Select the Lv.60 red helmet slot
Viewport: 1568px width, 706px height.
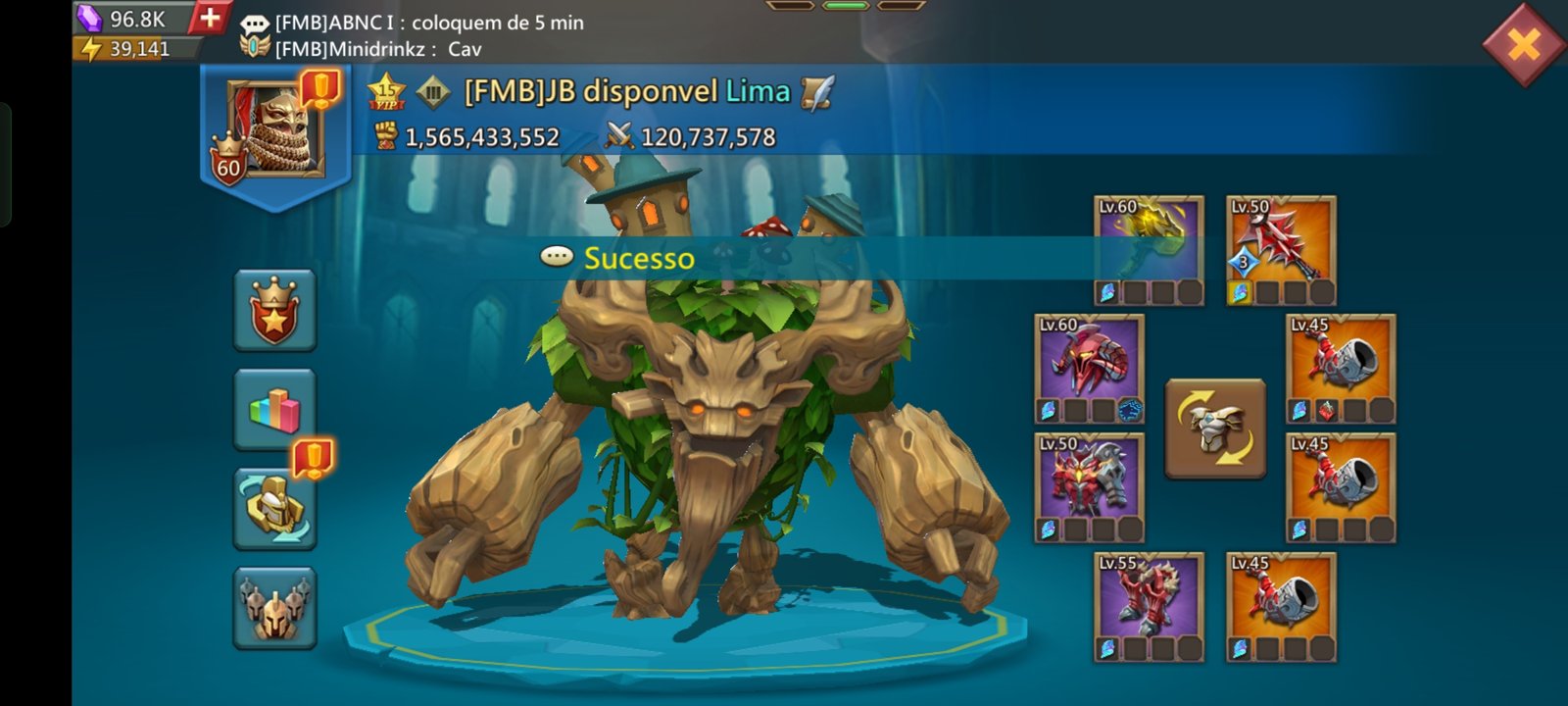tap(1089, 368)
